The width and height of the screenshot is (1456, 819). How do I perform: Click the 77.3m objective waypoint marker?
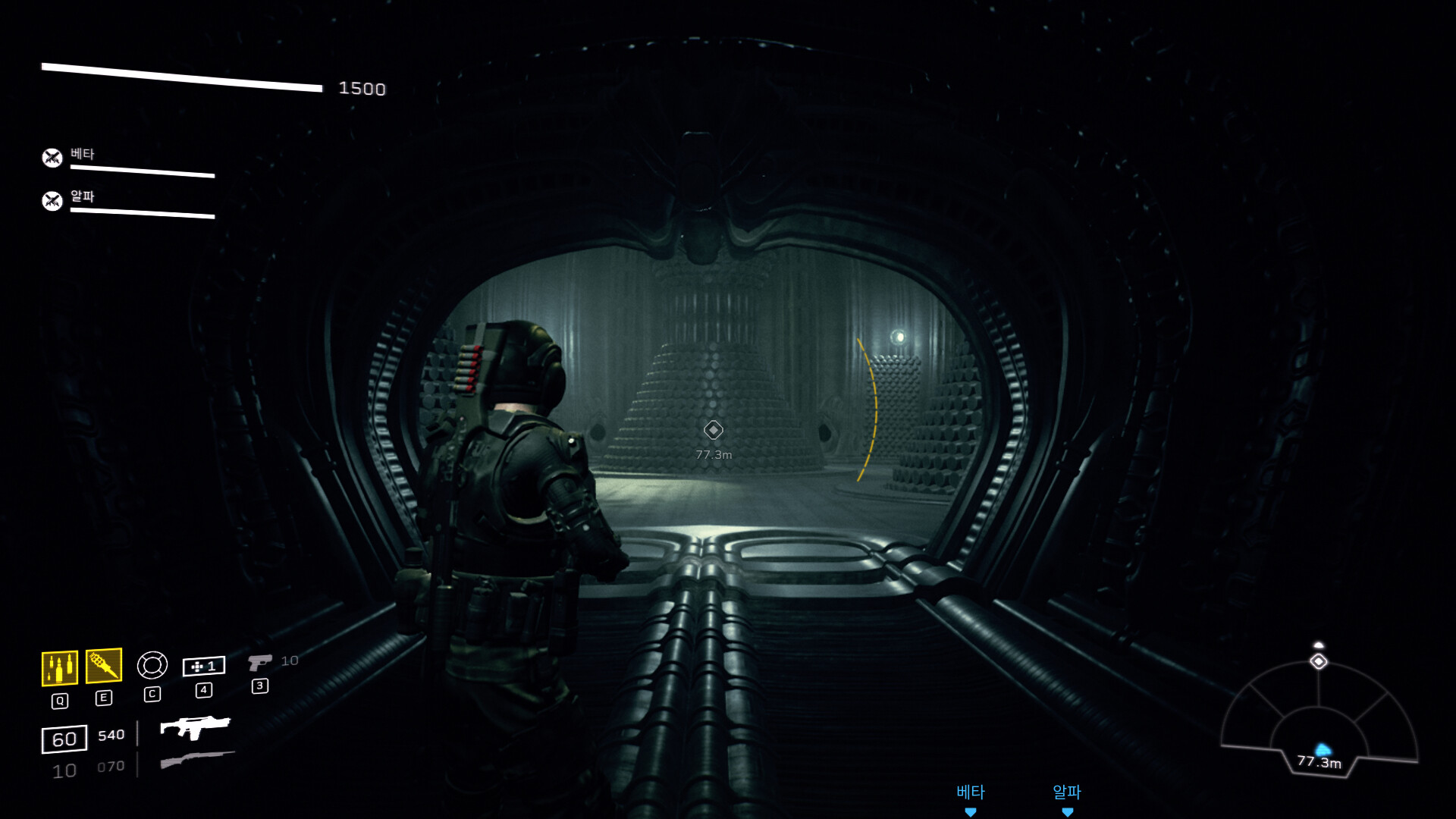point(713,430)
